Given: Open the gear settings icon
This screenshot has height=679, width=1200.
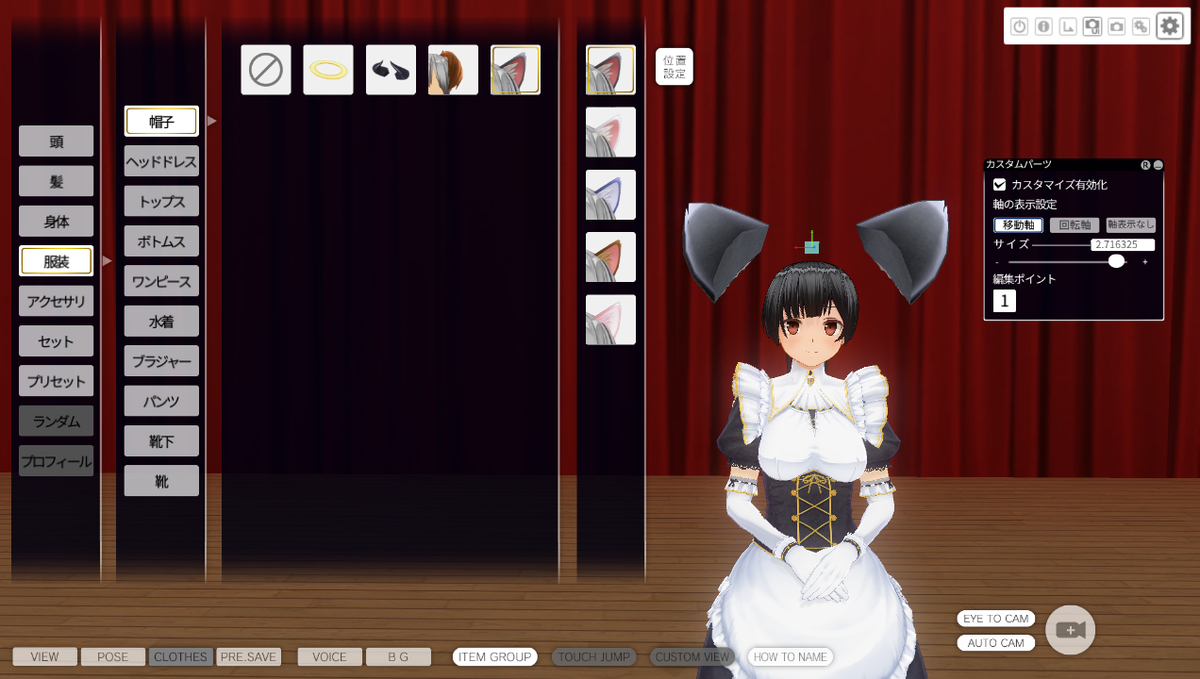Looking at the screenshot, I should [1170, 26].
